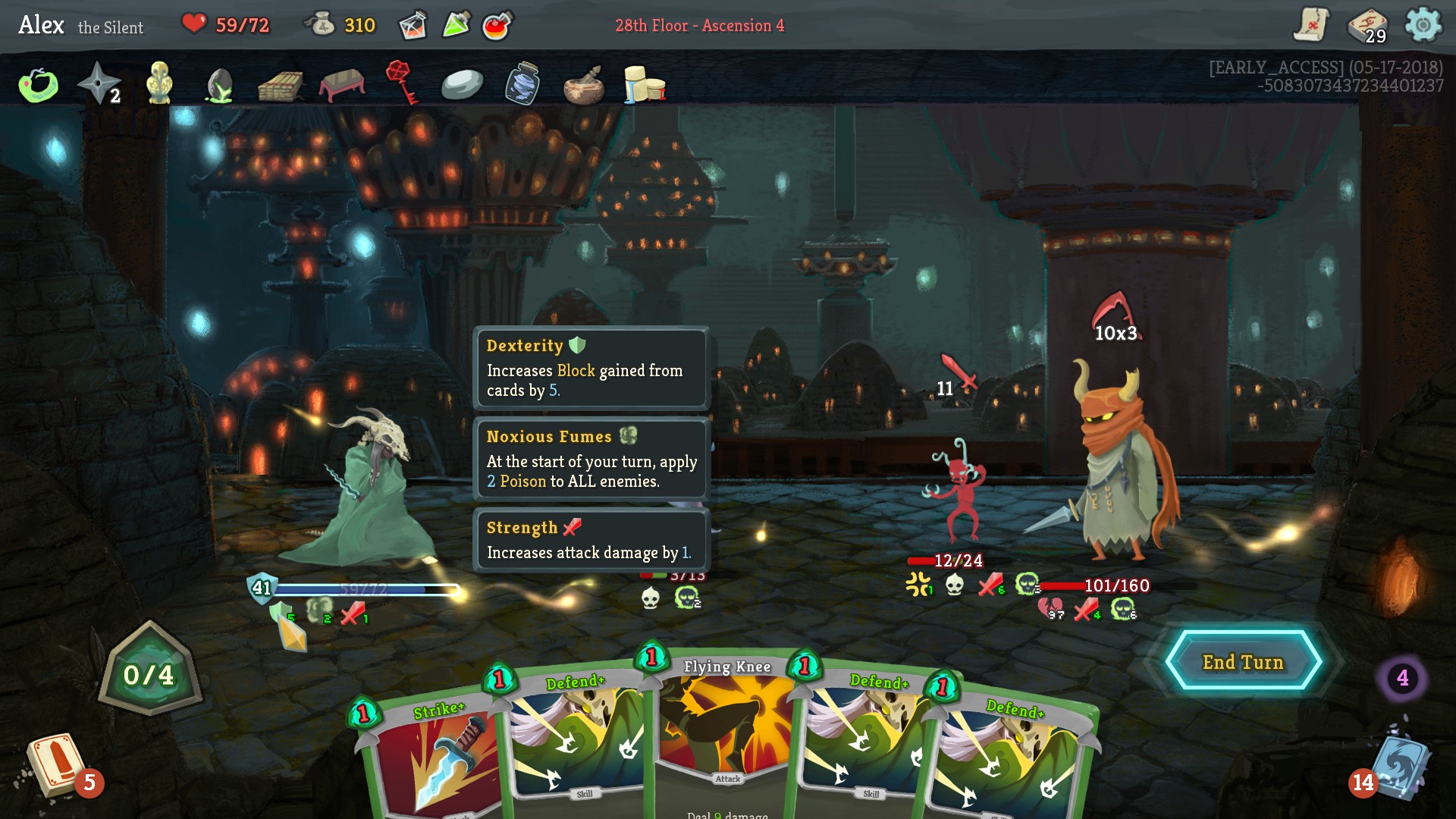
Task: Play the Flying Knee attack card
Action: pos(725,728)
